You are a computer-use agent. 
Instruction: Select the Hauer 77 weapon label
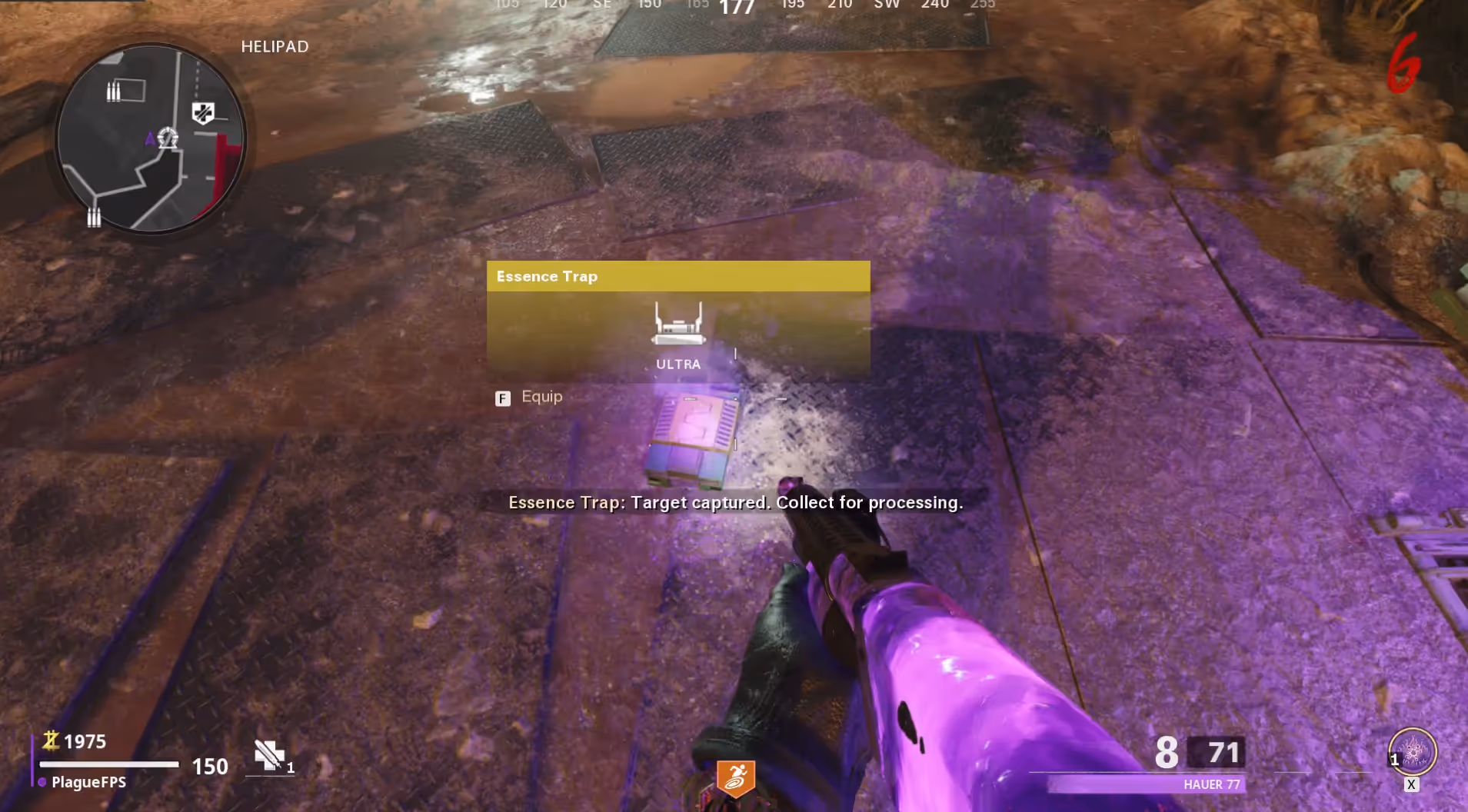pos(1211,784)
